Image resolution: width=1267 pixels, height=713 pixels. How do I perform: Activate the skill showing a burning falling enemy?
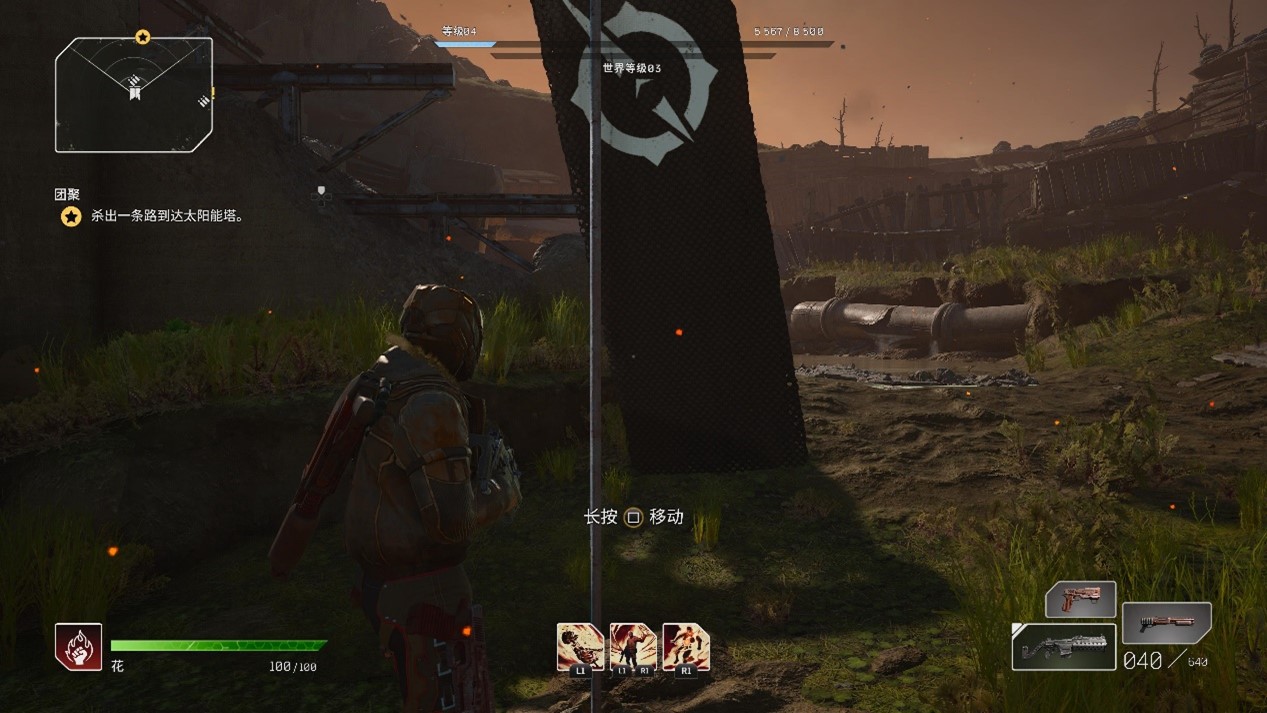pos(580,646)
